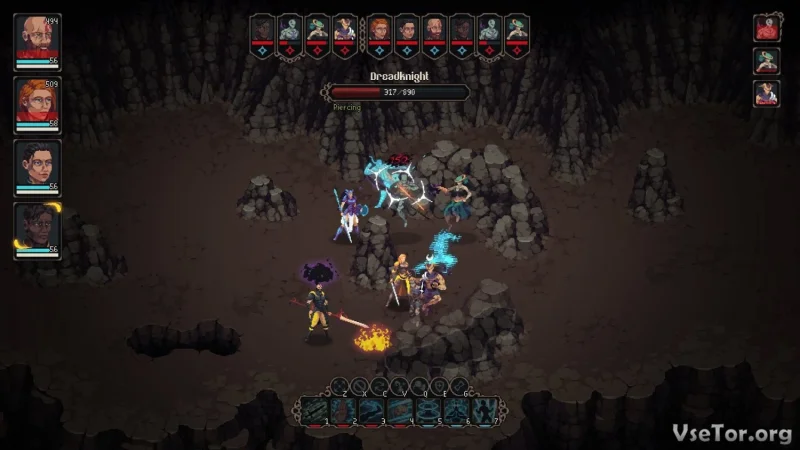
Task: Select the red-tinted enemy portrait at top right
Action: coord(766,28)
